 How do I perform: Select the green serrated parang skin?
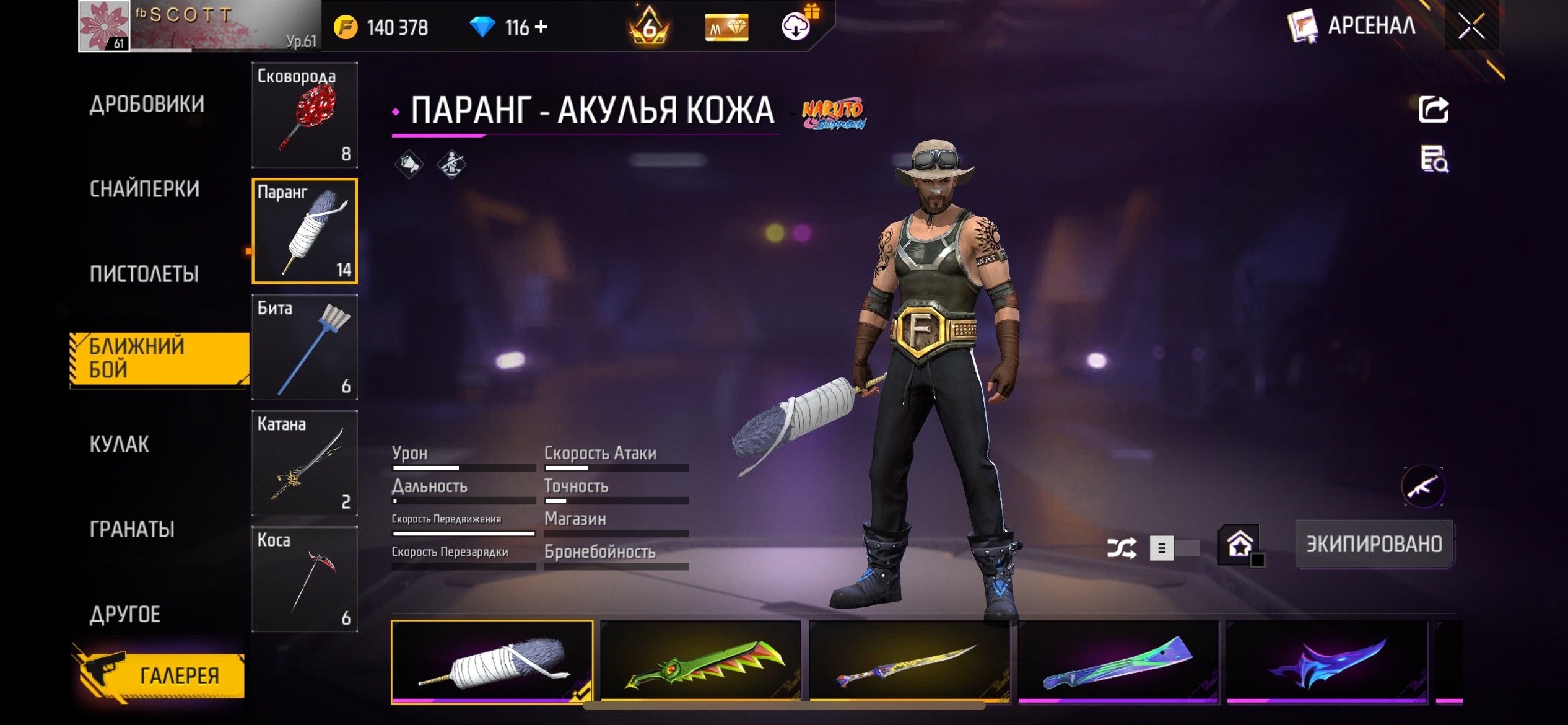coord(700,662)
